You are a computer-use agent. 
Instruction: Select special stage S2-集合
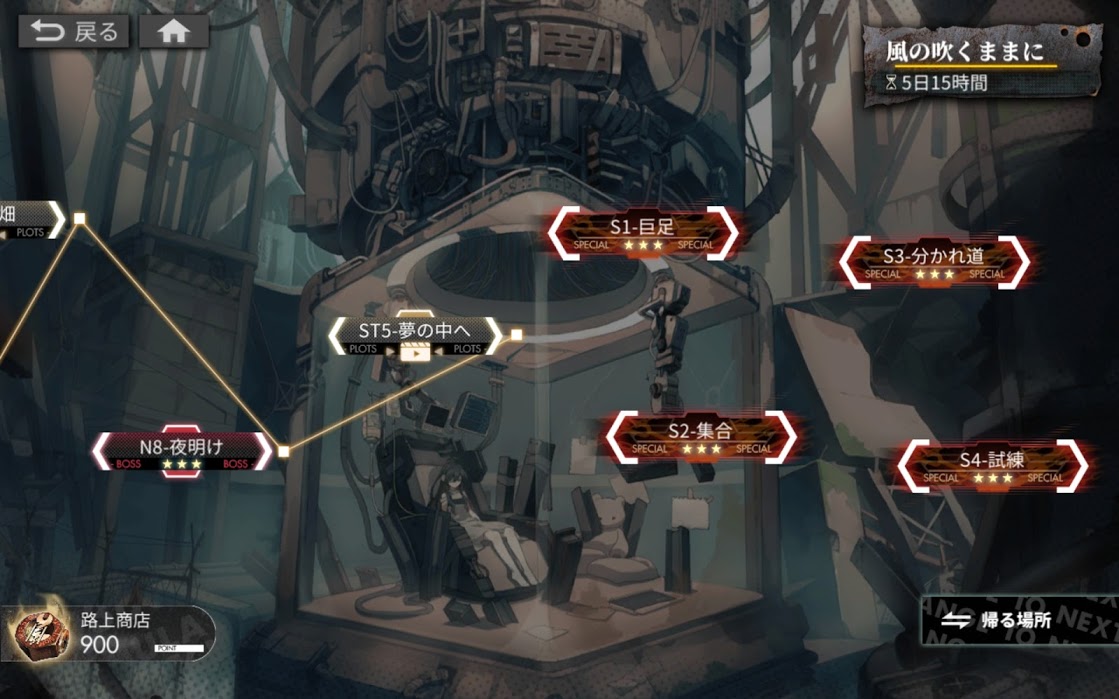700,437
